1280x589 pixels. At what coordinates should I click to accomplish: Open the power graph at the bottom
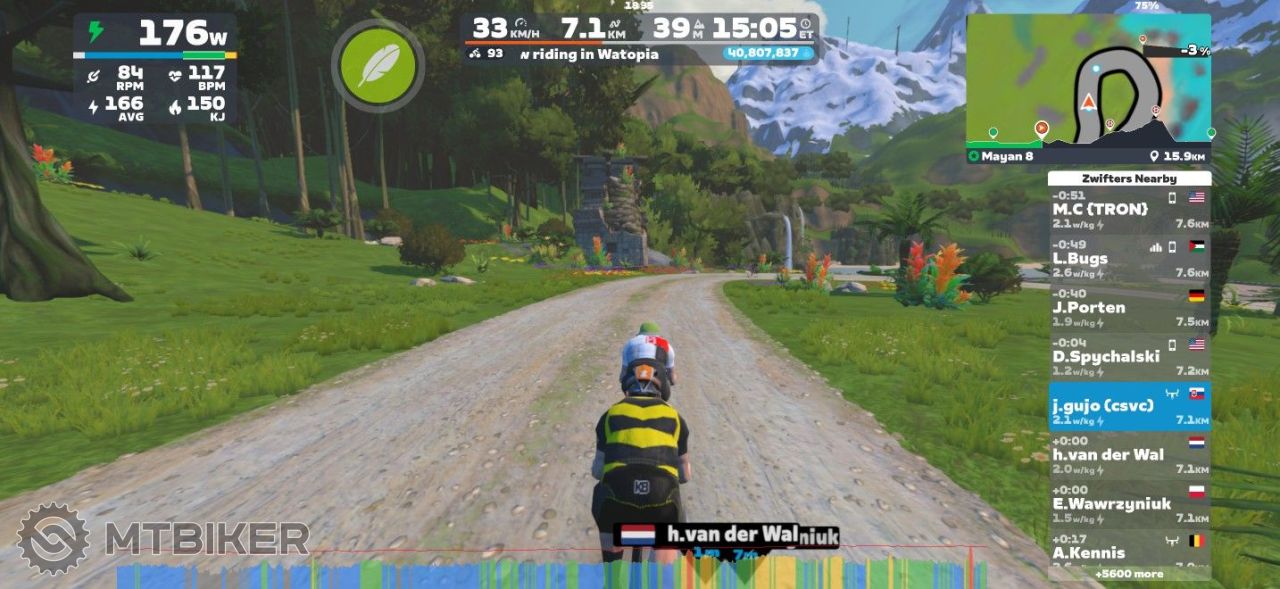pos(550,573)
